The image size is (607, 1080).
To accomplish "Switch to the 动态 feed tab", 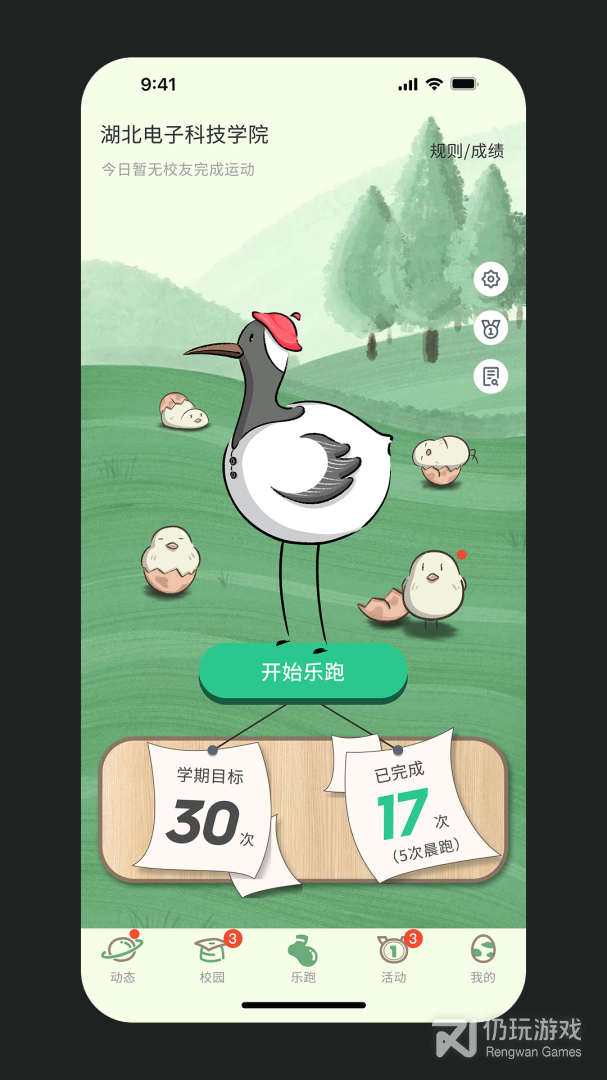I will (x=122, y=958).
